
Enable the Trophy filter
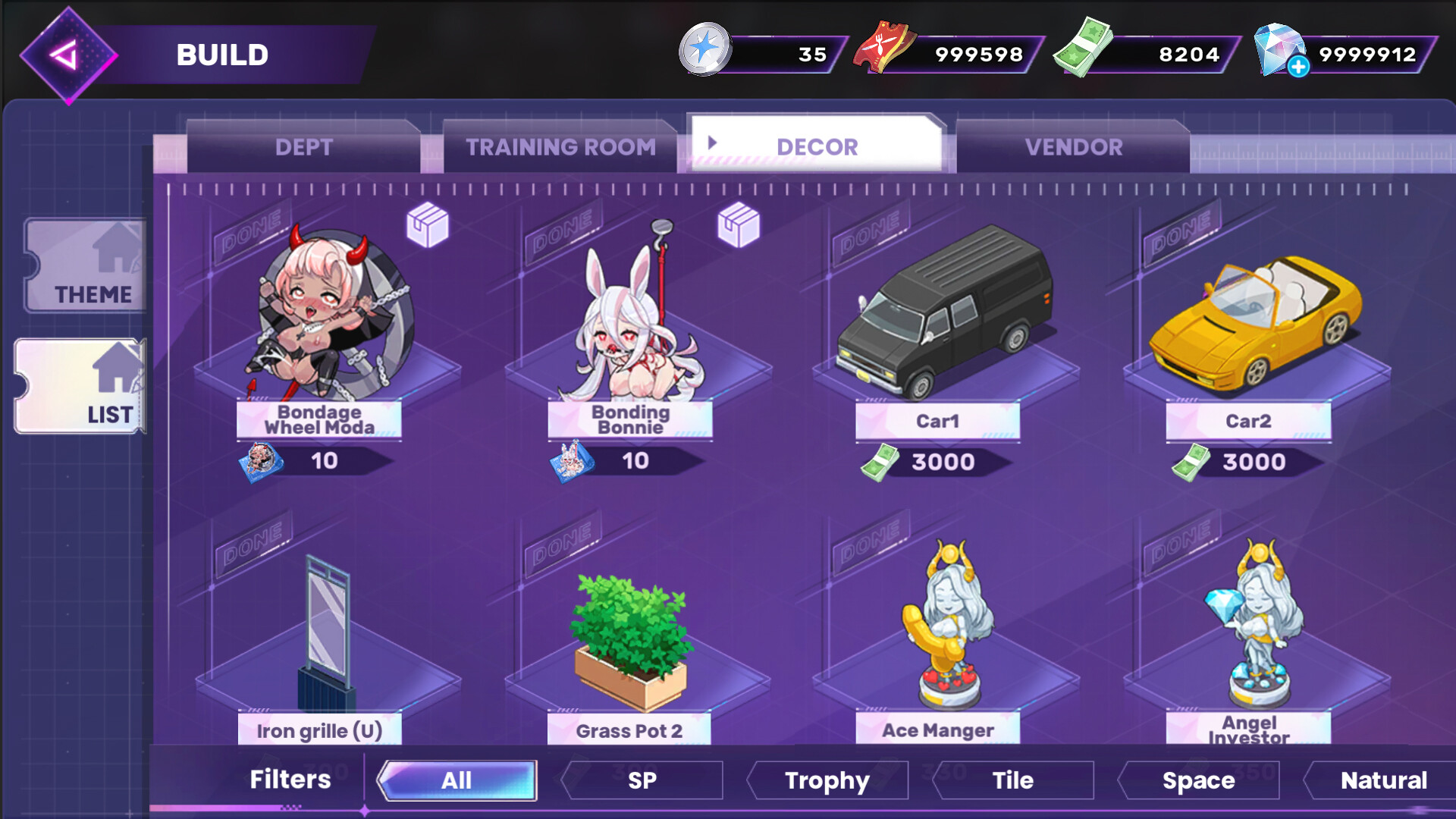tap(827, 780)
